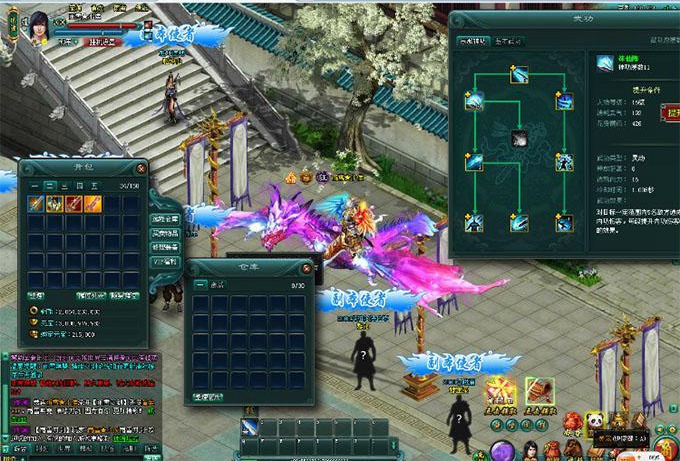Select the first sword item in backpack

tap(37, 204)
